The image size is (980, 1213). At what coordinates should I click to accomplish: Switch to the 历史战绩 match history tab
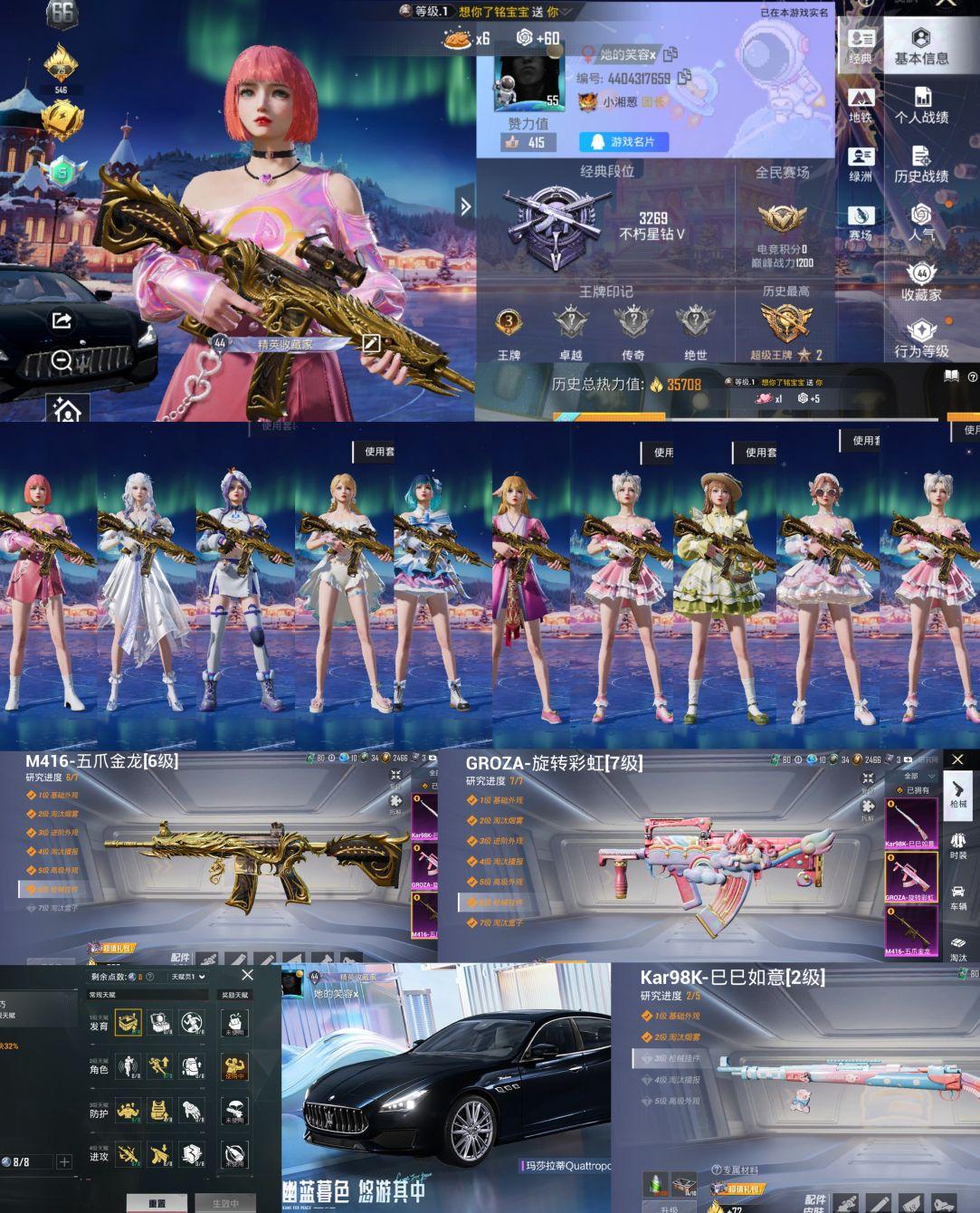point(921,164)
